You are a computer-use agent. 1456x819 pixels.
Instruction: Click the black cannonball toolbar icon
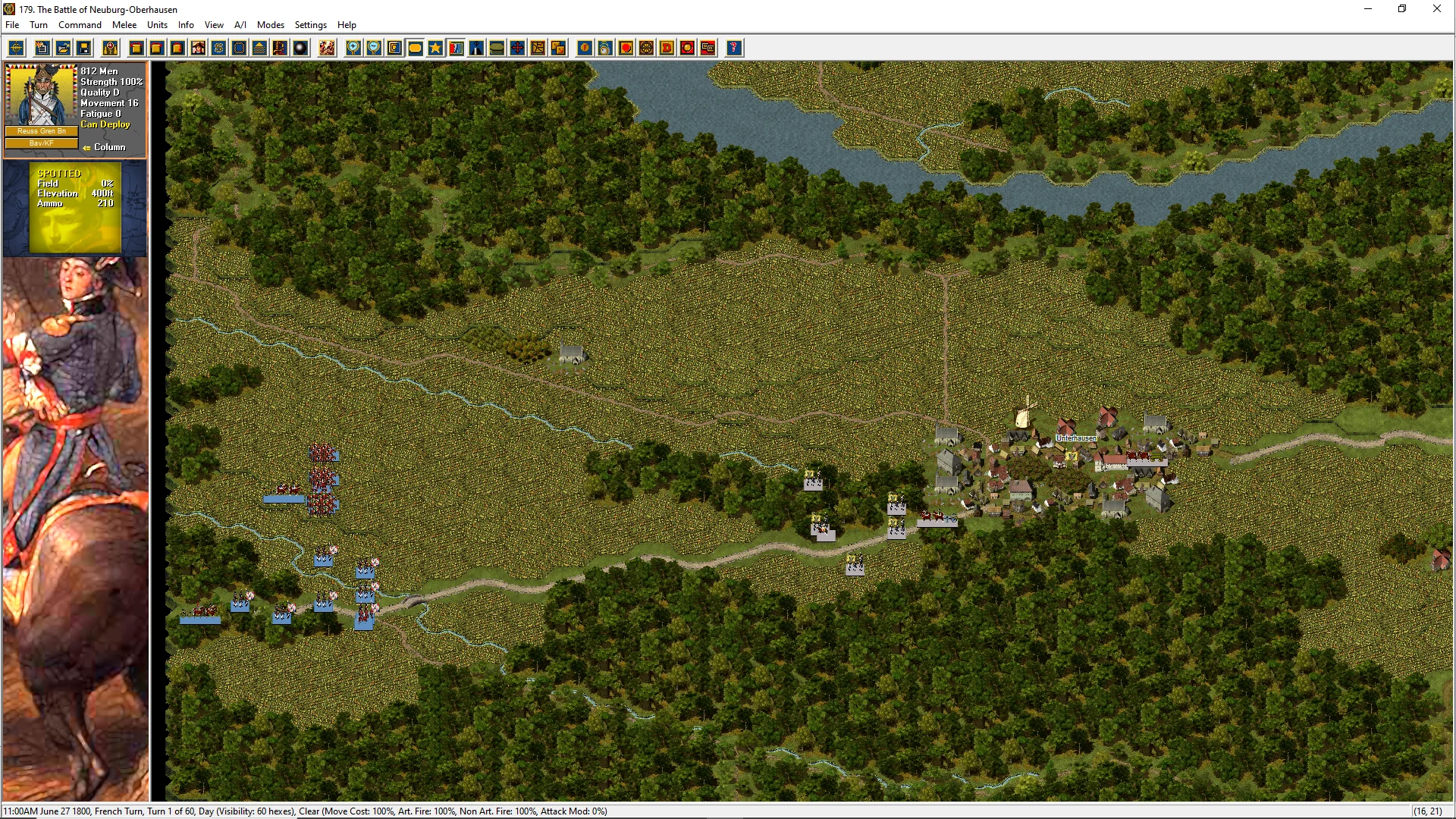(x=300, y=49)
